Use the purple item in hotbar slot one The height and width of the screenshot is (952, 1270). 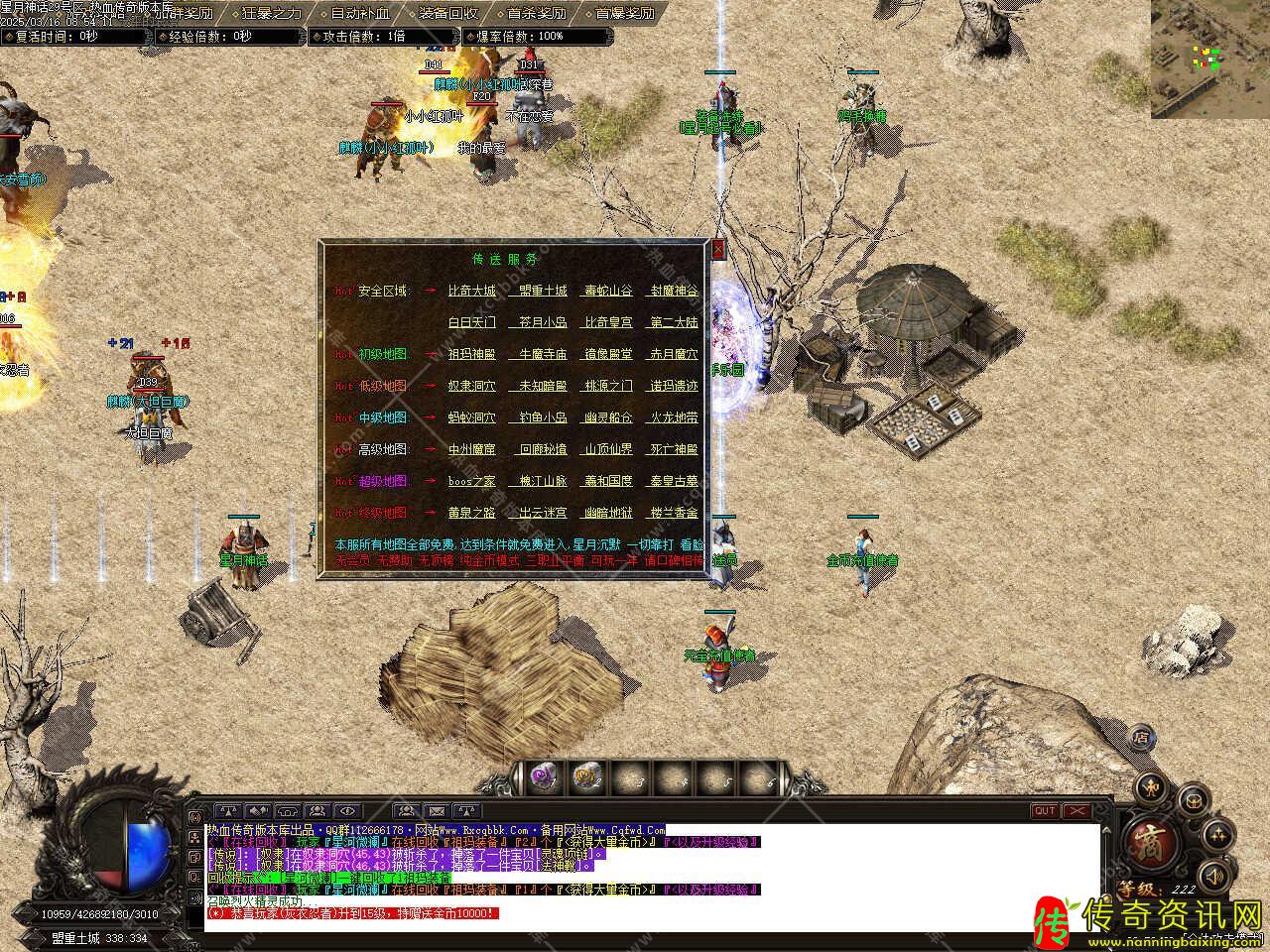pyautogui.click(x=543, y=776)
